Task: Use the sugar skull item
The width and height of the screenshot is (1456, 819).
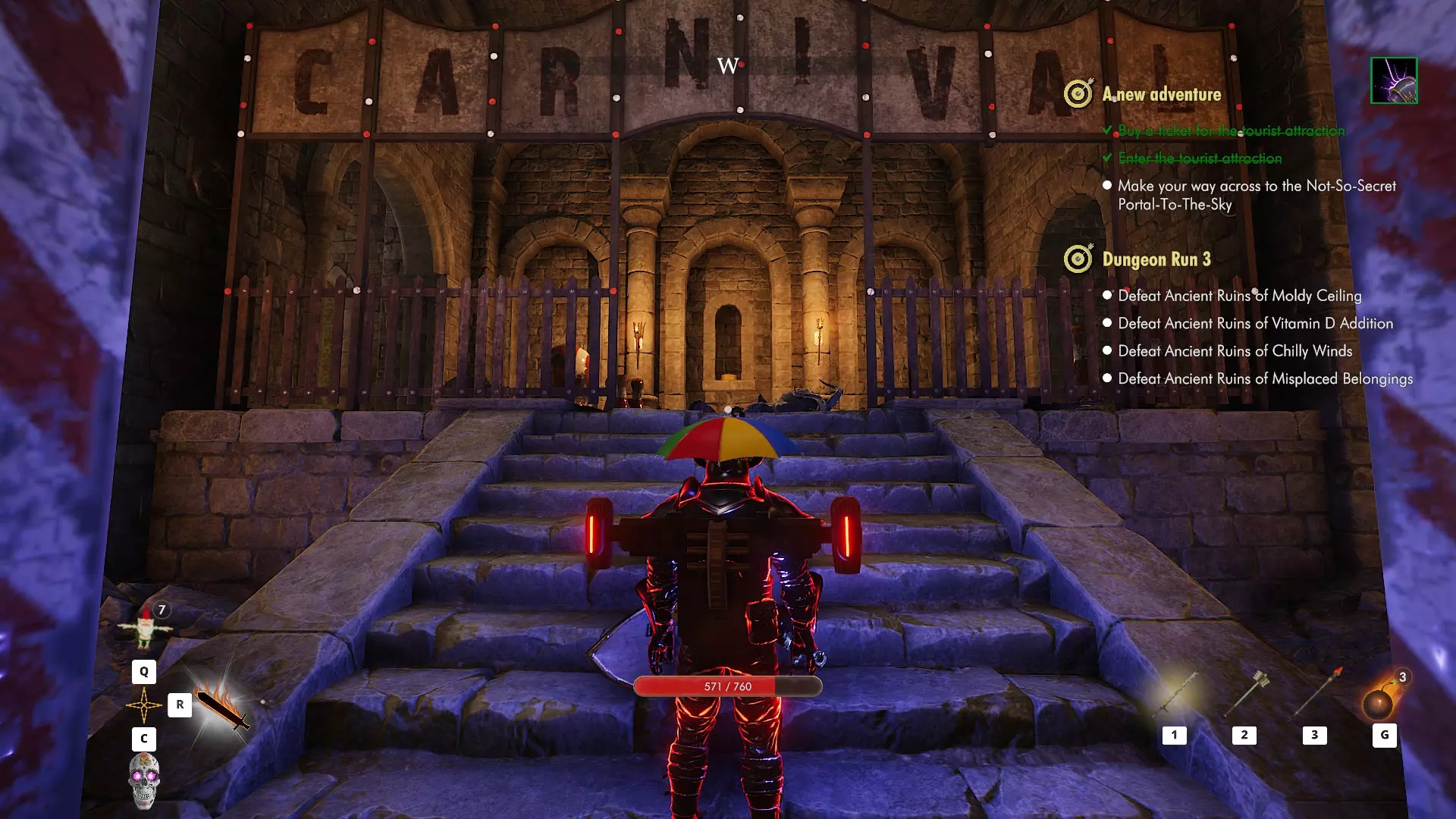Action: click(144, 780)
